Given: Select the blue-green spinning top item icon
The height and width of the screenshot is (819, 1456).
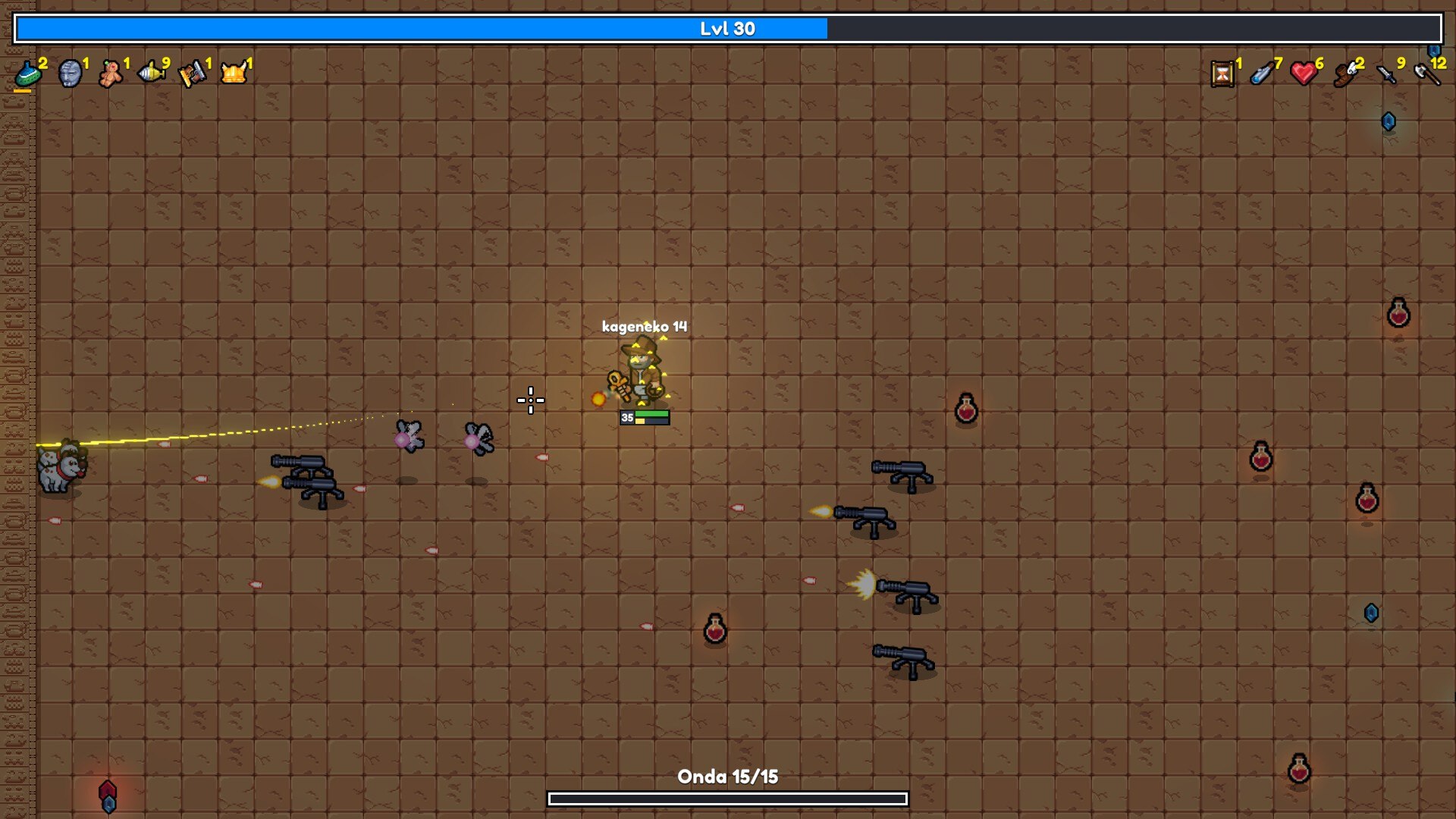Looking at the screenshot, I should coord(28,74).
